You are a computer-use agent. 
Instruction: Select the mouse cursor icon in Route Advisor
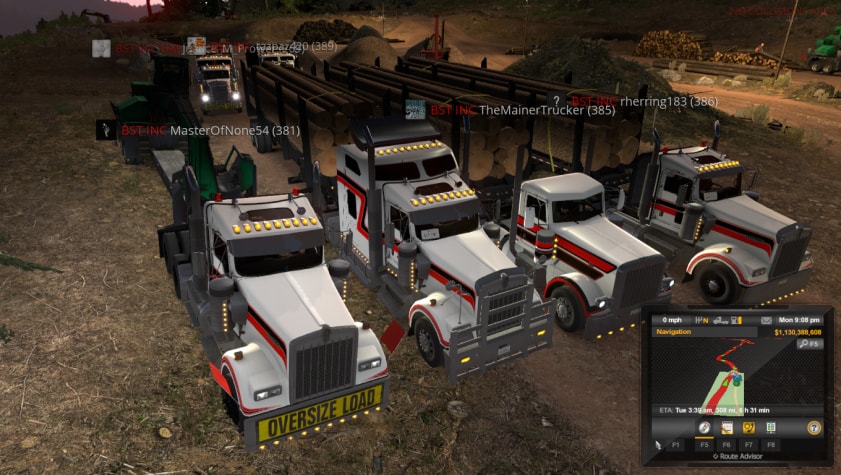[657, 443]
